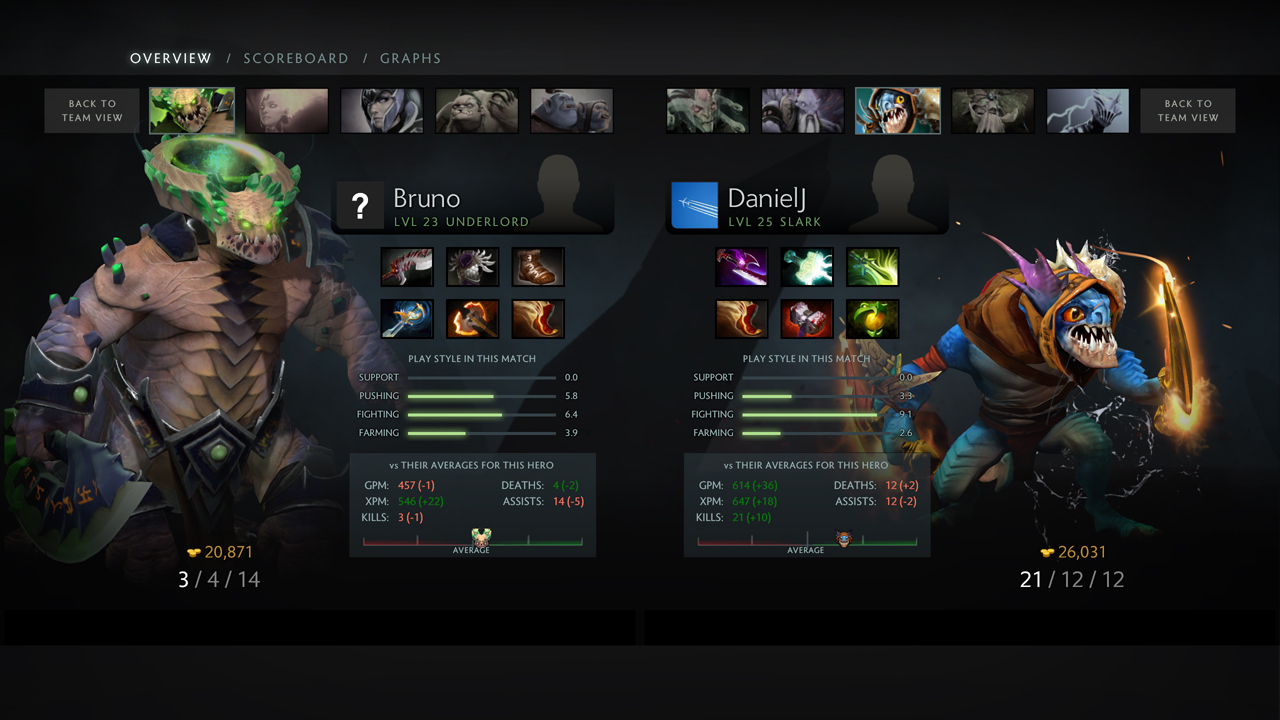Click the question mark team logo beside Bruno

pyautogui.click(x=360, y=205)
